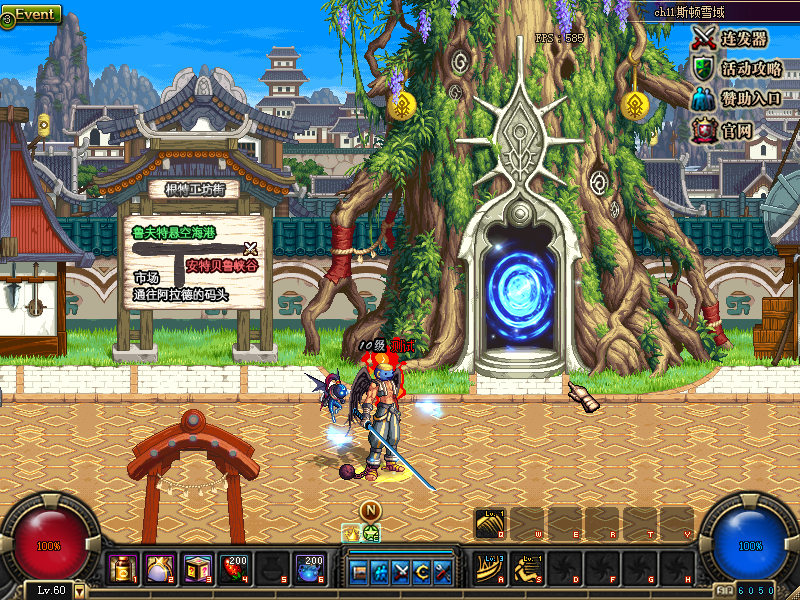Screen dimensions: 800x600
Task: Open the Event button
Action: click(x=33, y=14)
